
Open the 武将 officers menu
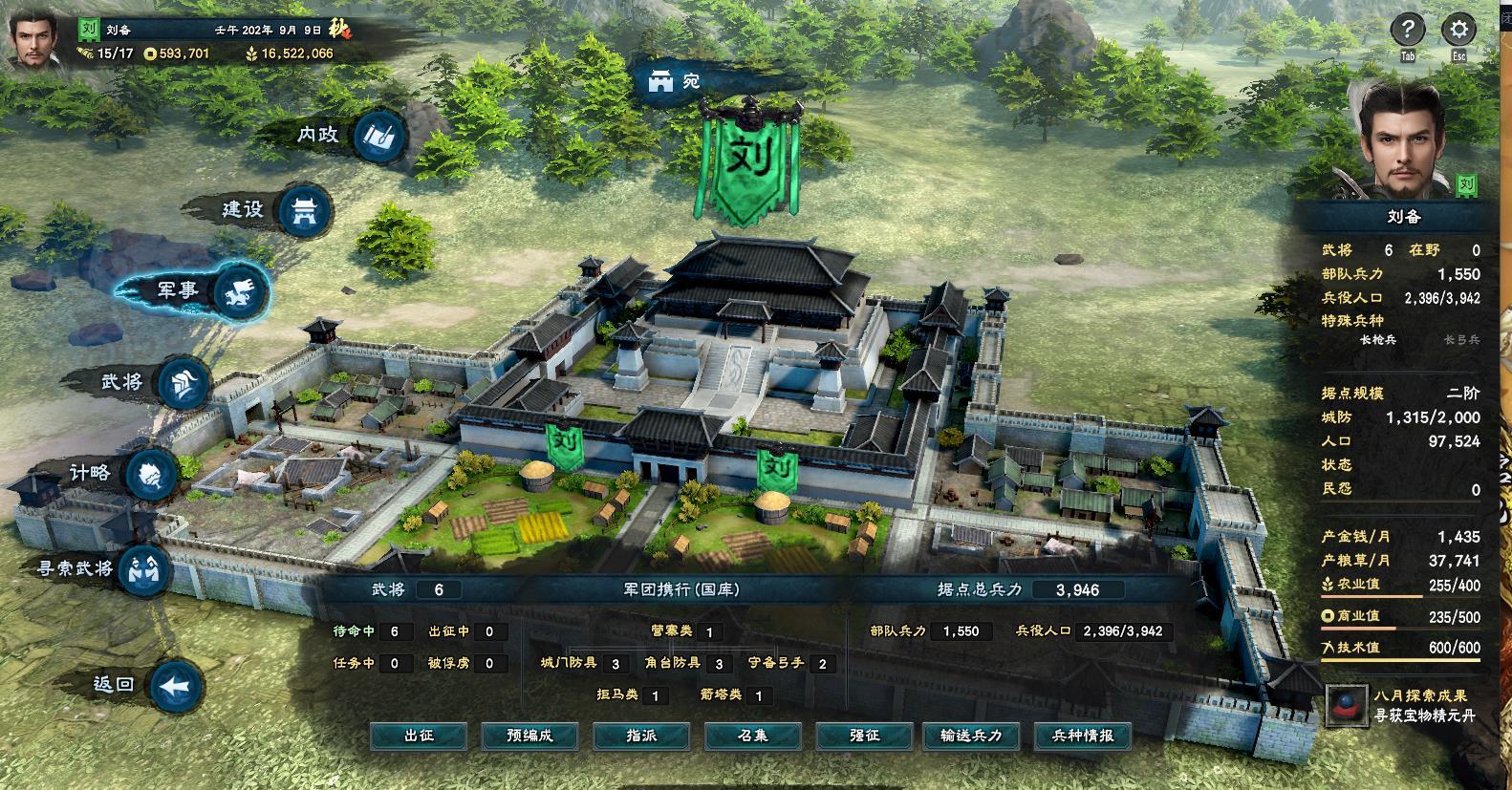click(184, 383)
